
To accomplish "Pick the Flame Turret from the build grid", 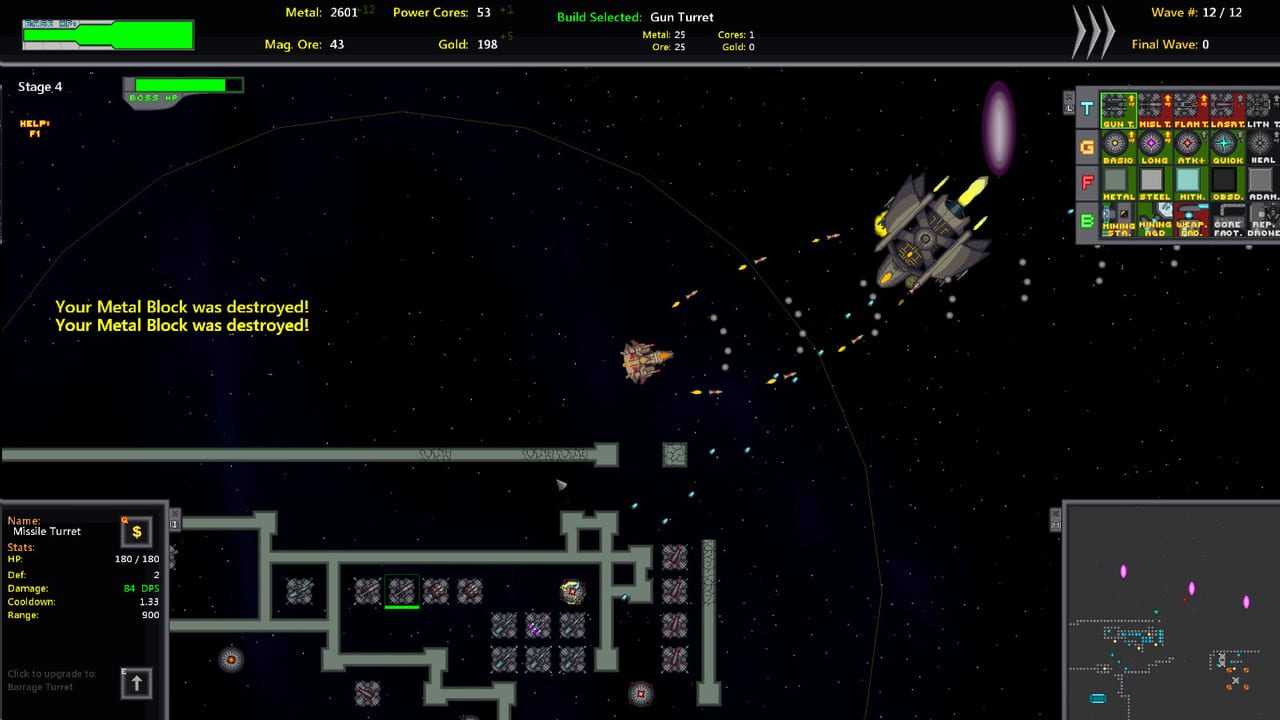I will pyautogui.click(x=1189, y=108).
